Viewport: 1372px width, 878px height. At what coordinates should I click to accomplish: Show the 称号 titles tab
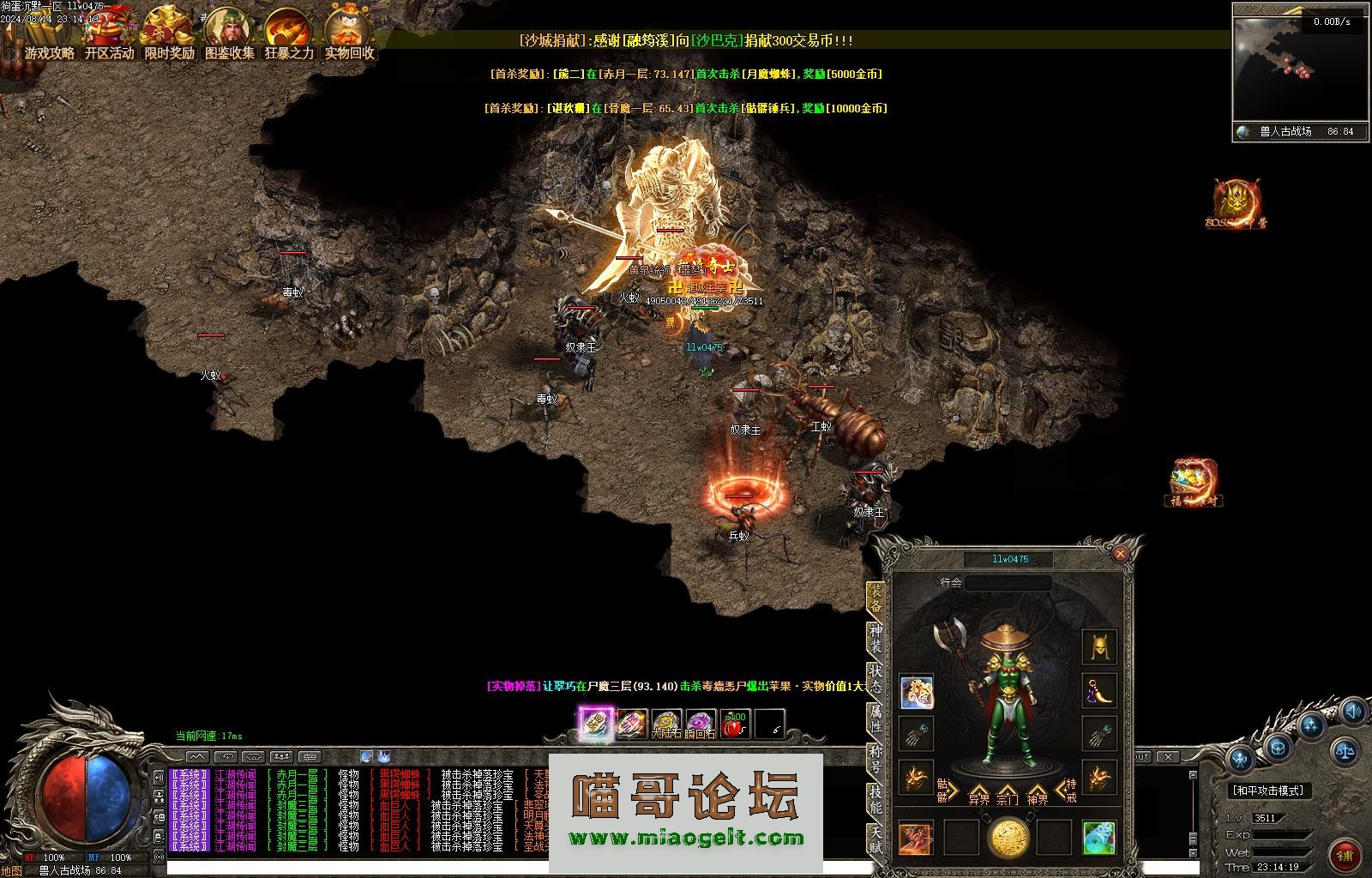point(876,758)
